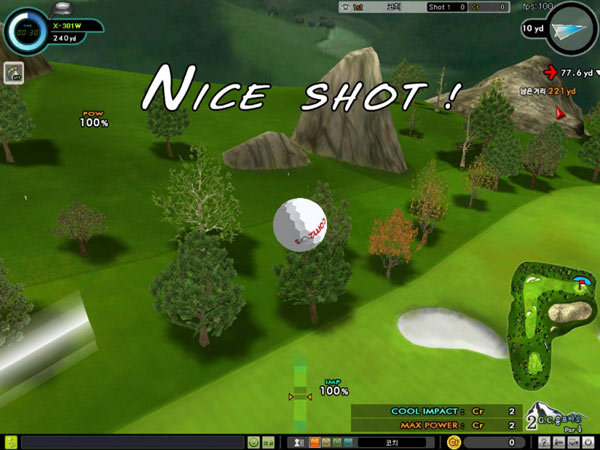Image resolution: width=600 pixels, height=450 pixels.
Task: Click the chat input field
Action: [132, 442]
